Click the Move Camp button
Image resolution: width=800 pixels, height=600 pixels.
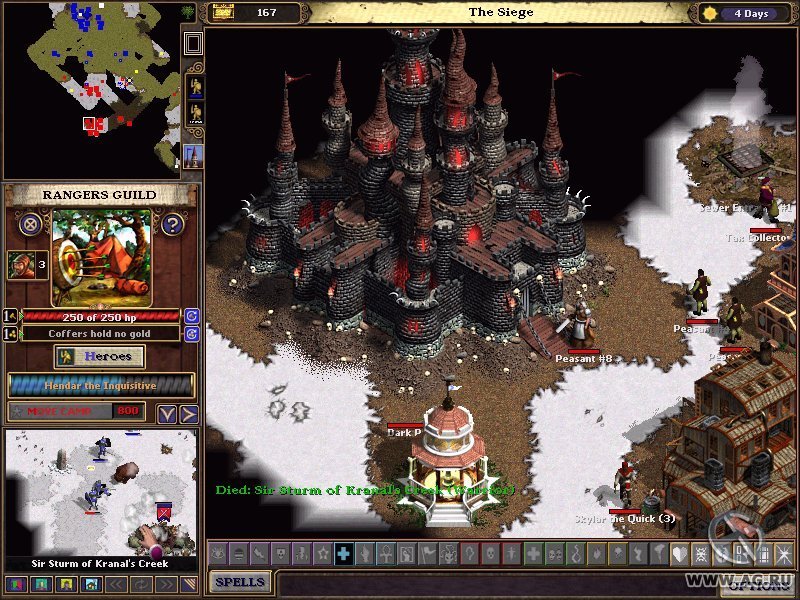(x=77, y=411)
